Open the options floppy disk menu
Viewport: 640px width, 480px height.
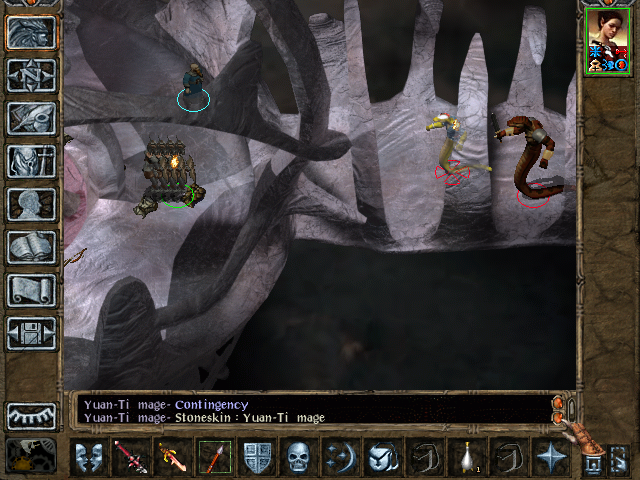(31, 334)
